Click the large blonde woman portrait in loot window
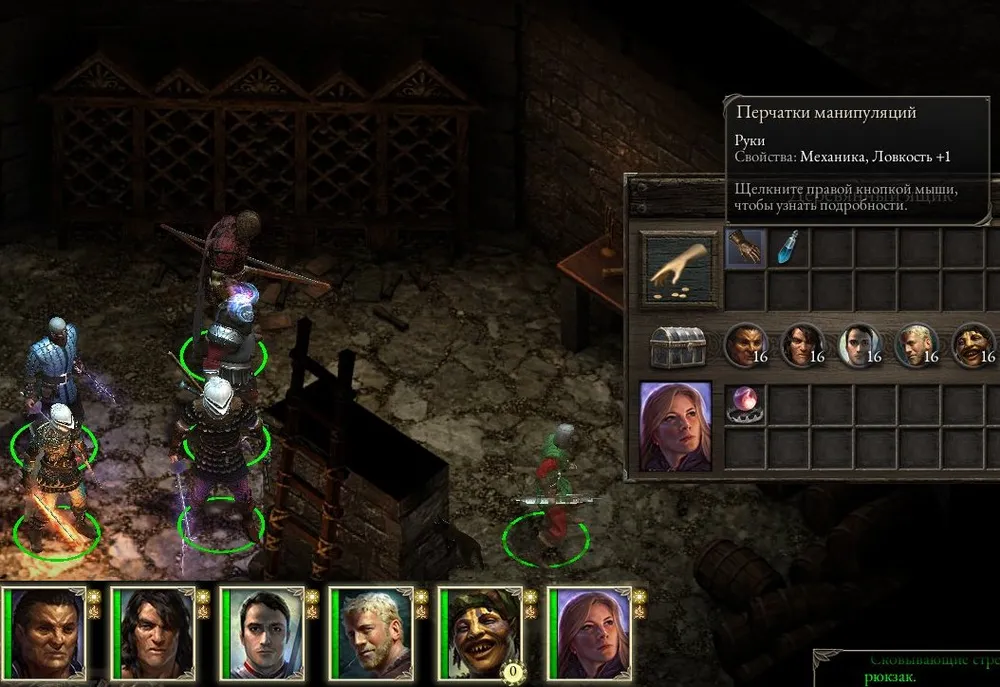The height and width of the screenshot is (687, 1000). (x=676, y=426)
